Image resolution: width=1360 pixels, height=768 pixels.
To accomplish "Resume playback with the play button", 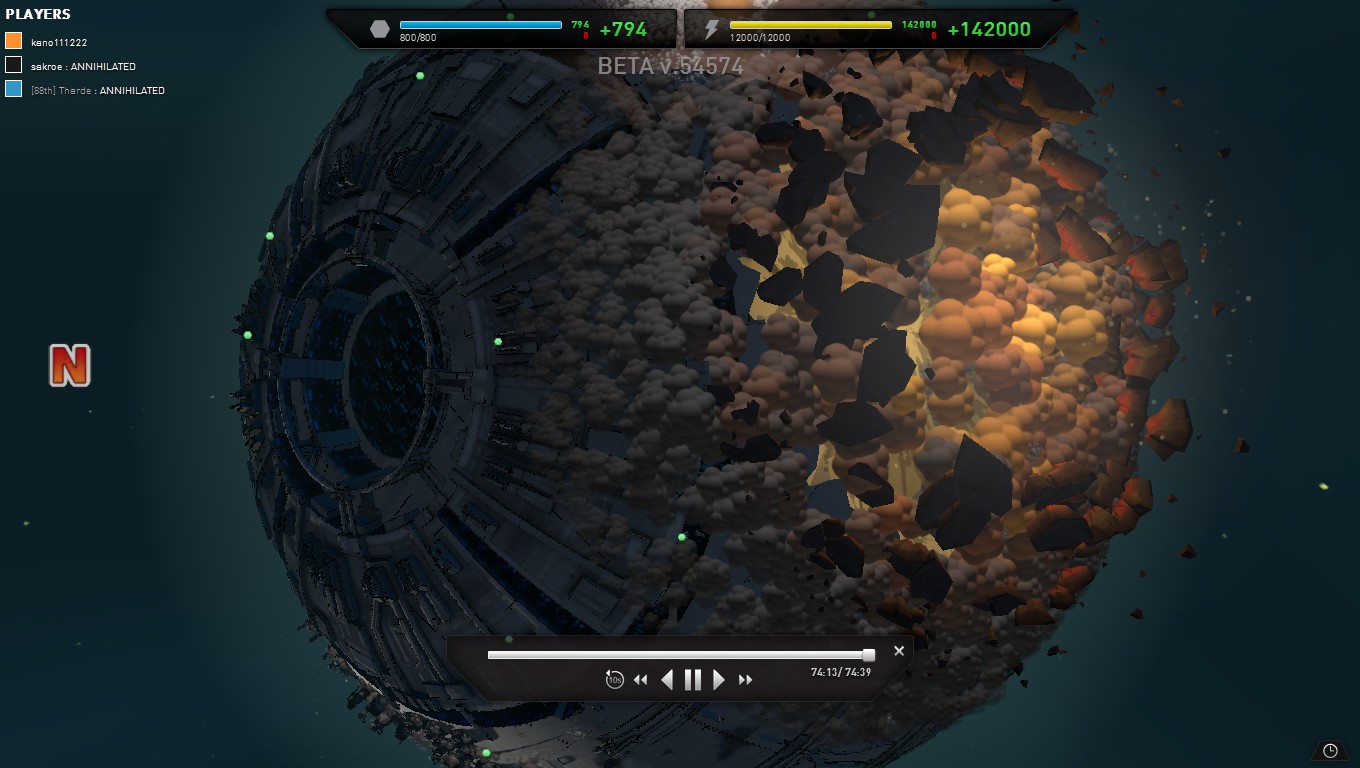I will (x=719, y=679).
